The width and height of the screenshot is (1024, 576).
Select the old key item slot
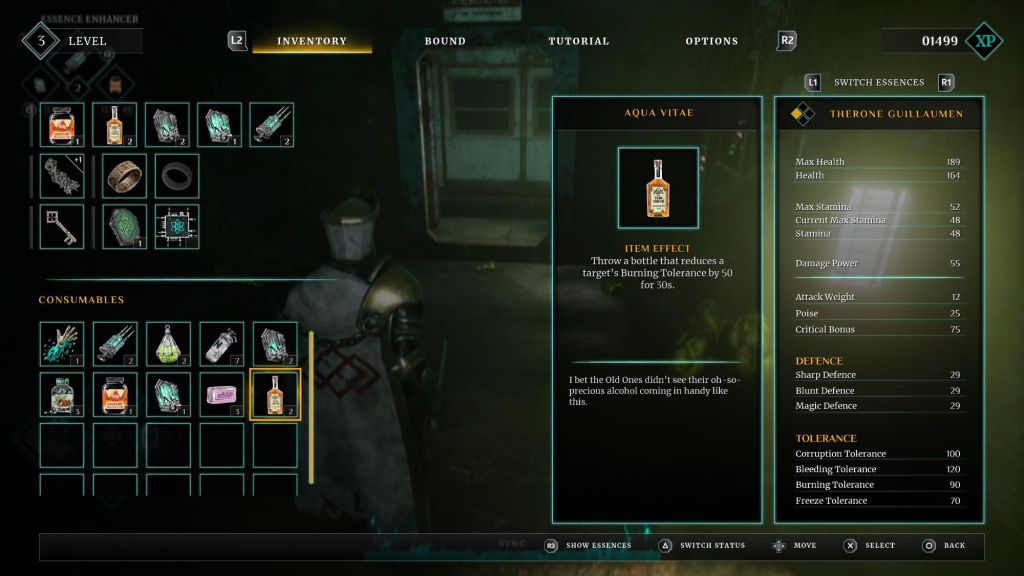point(62,227)
